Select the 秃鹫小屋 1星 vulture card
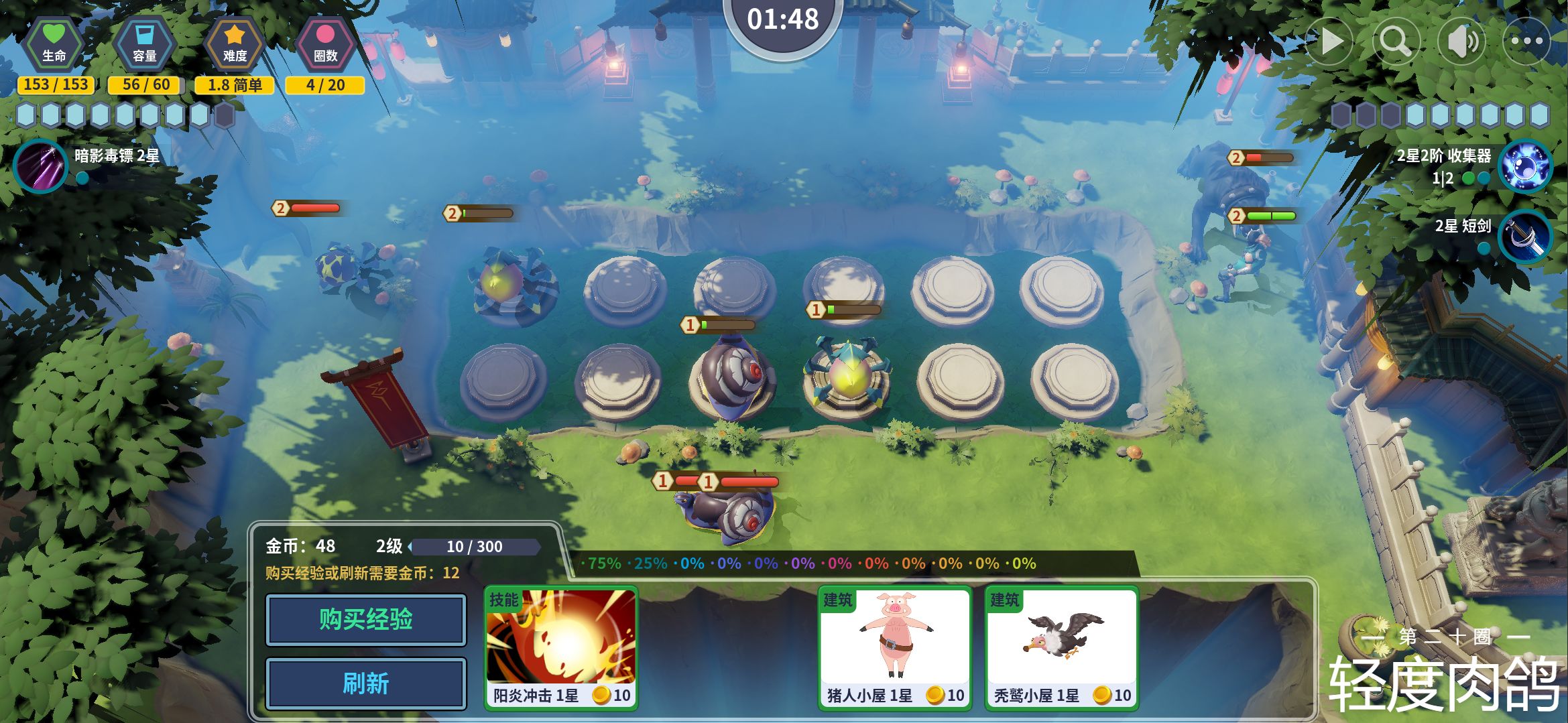1568x723 pixels. [1061, 647]
